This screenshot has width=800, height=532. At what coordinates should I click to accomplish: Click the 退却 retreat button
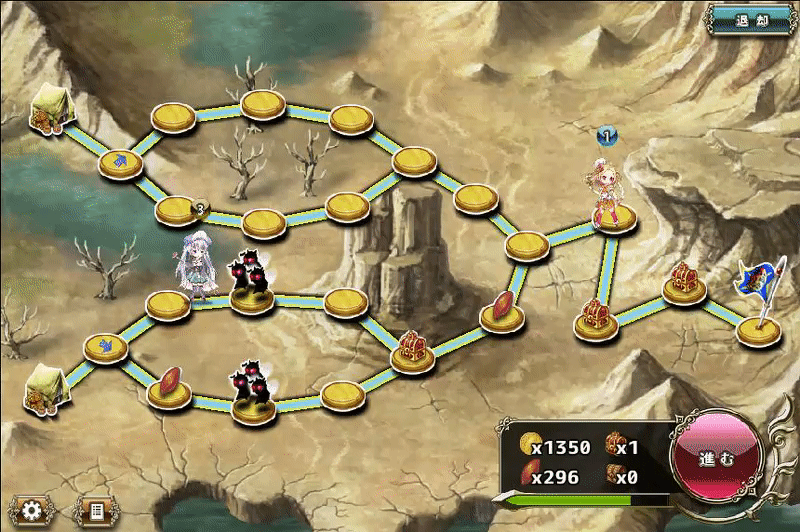click(x=752, y=19)
